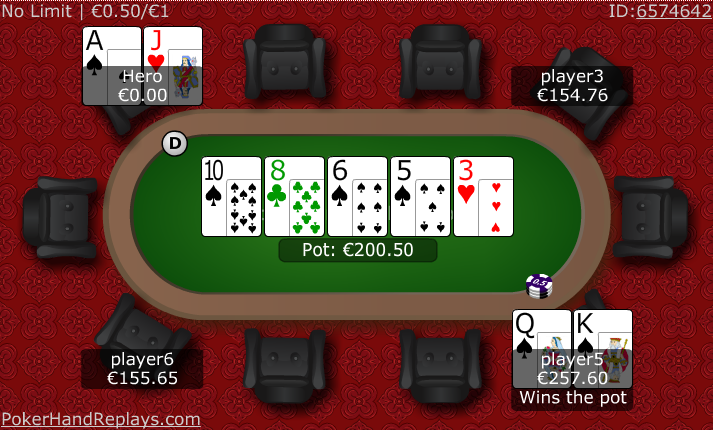713x430 pixels.
Task: Visit the PokerHandReplays.com link
Action: click(101, 419)
